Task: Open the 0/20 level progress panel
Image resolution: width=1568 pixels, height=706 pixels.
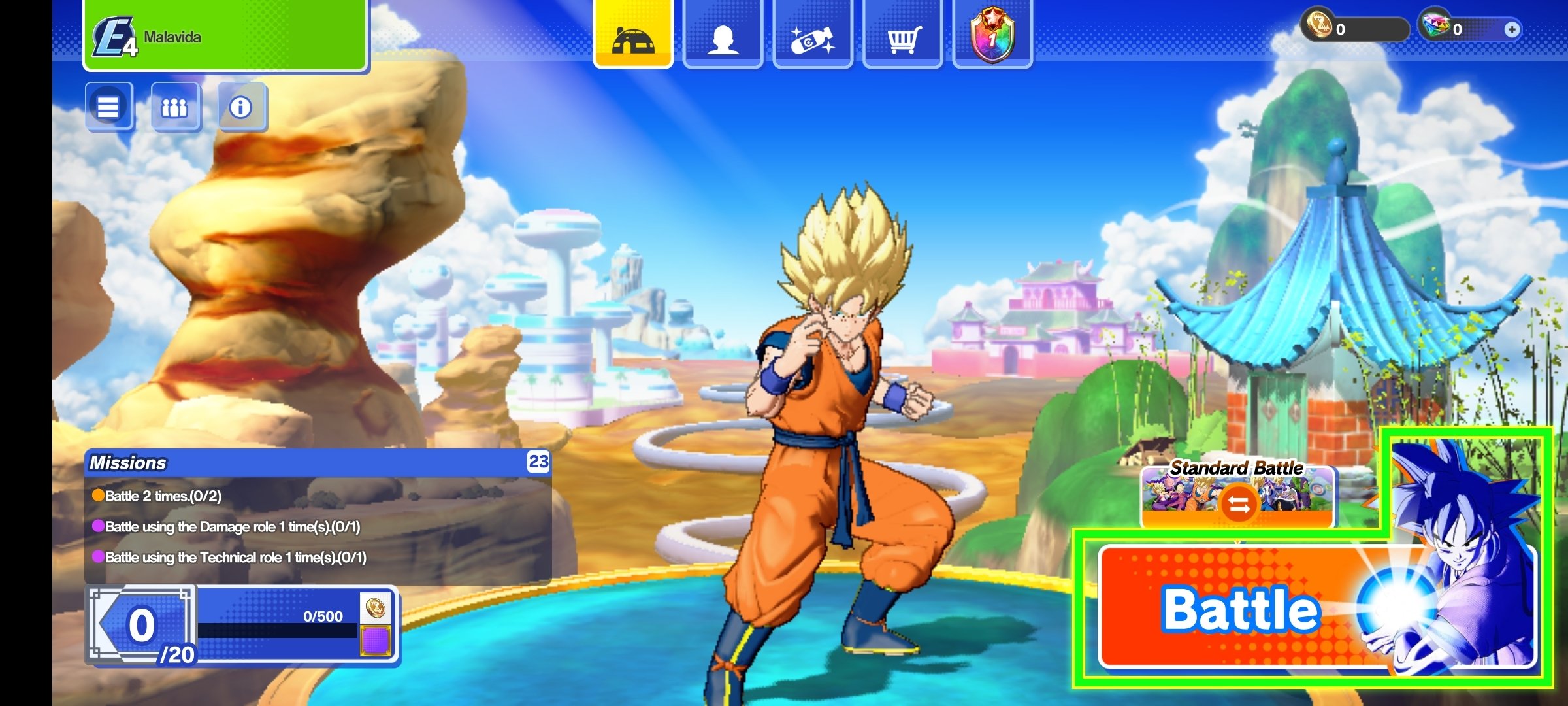Action: 142,626
